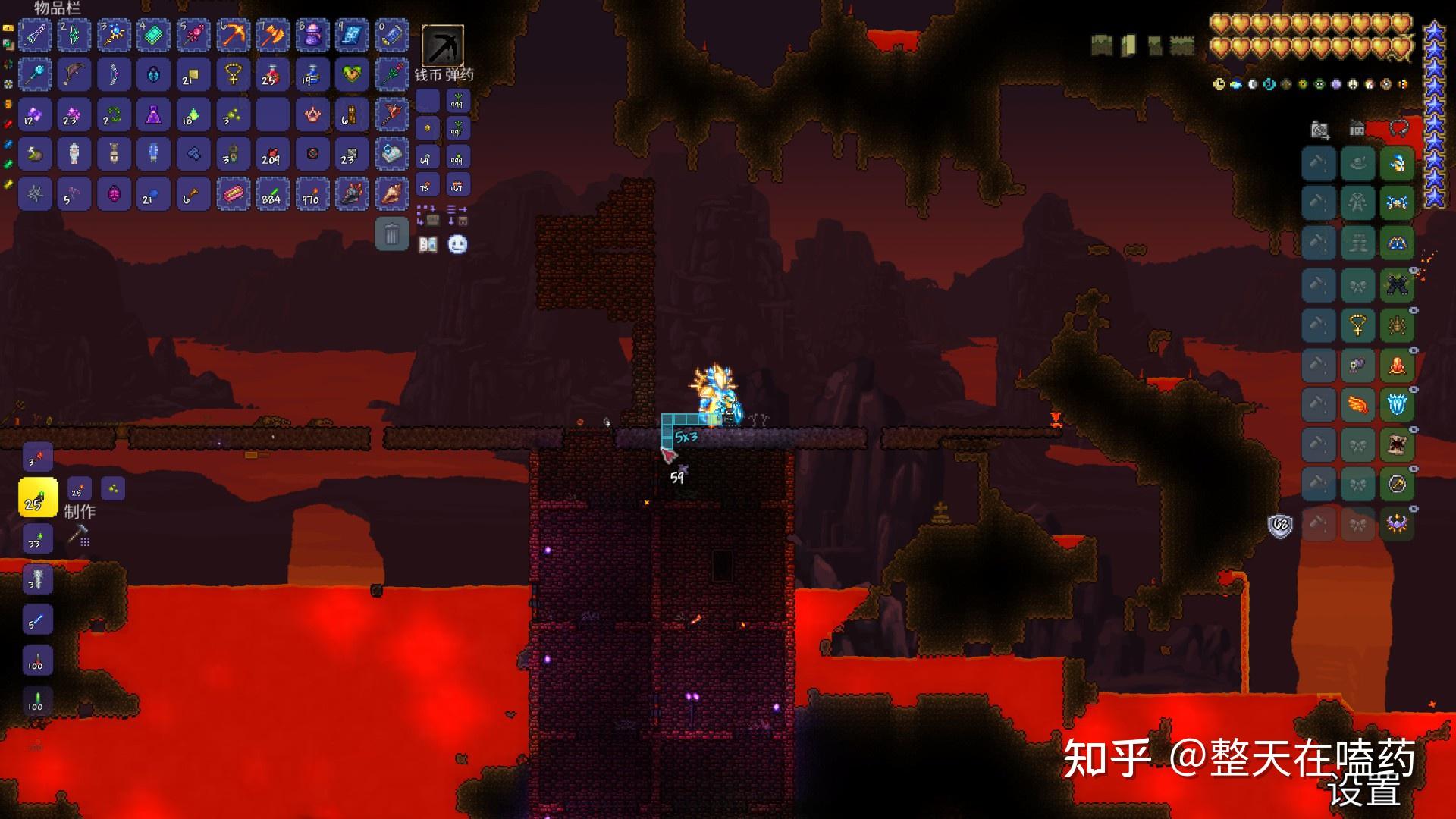
Task: Open the bestiary book icon
Action: pyautogui.click(x=428, y=244)
